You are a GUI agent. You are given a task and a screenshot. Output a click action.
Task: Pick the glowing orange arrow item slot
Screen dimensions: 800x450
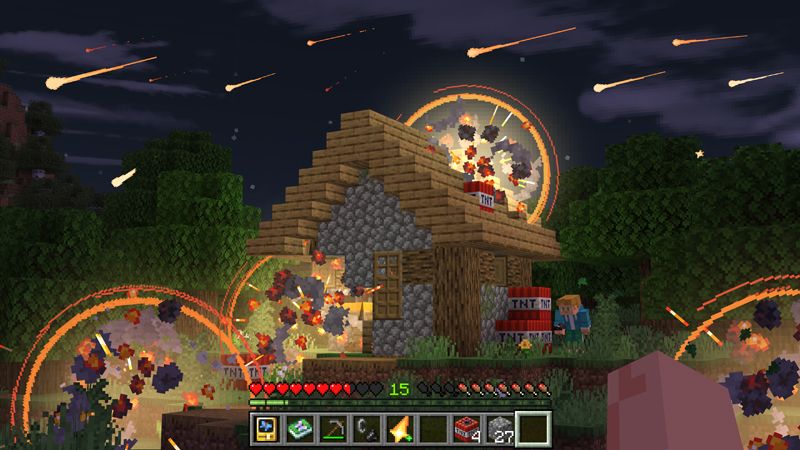pos(401,428)
